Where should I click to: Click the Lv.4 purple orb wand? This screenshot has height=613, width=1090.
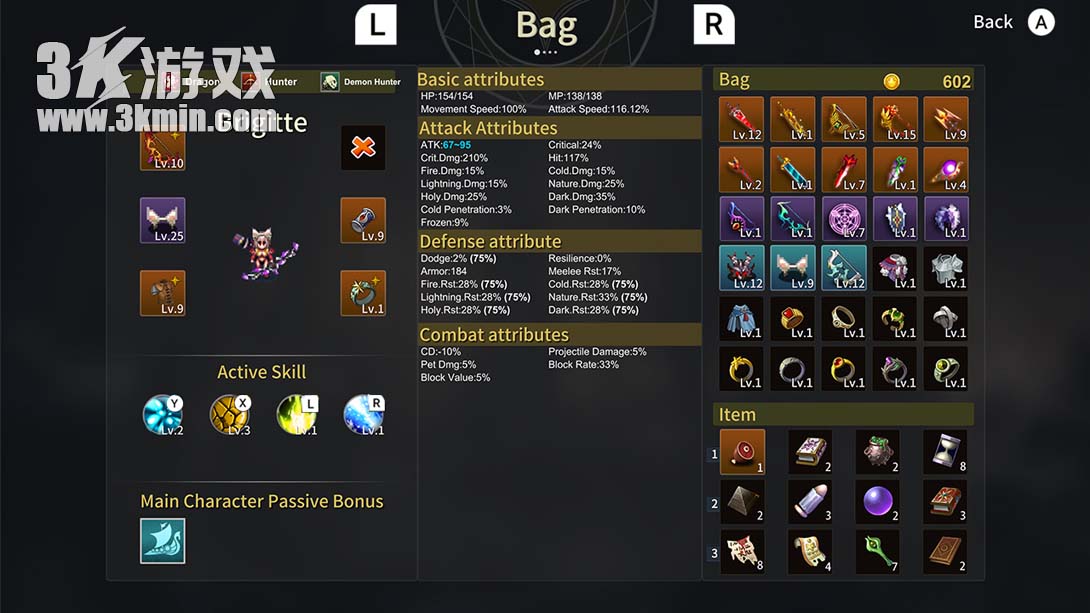click(945, 169)
